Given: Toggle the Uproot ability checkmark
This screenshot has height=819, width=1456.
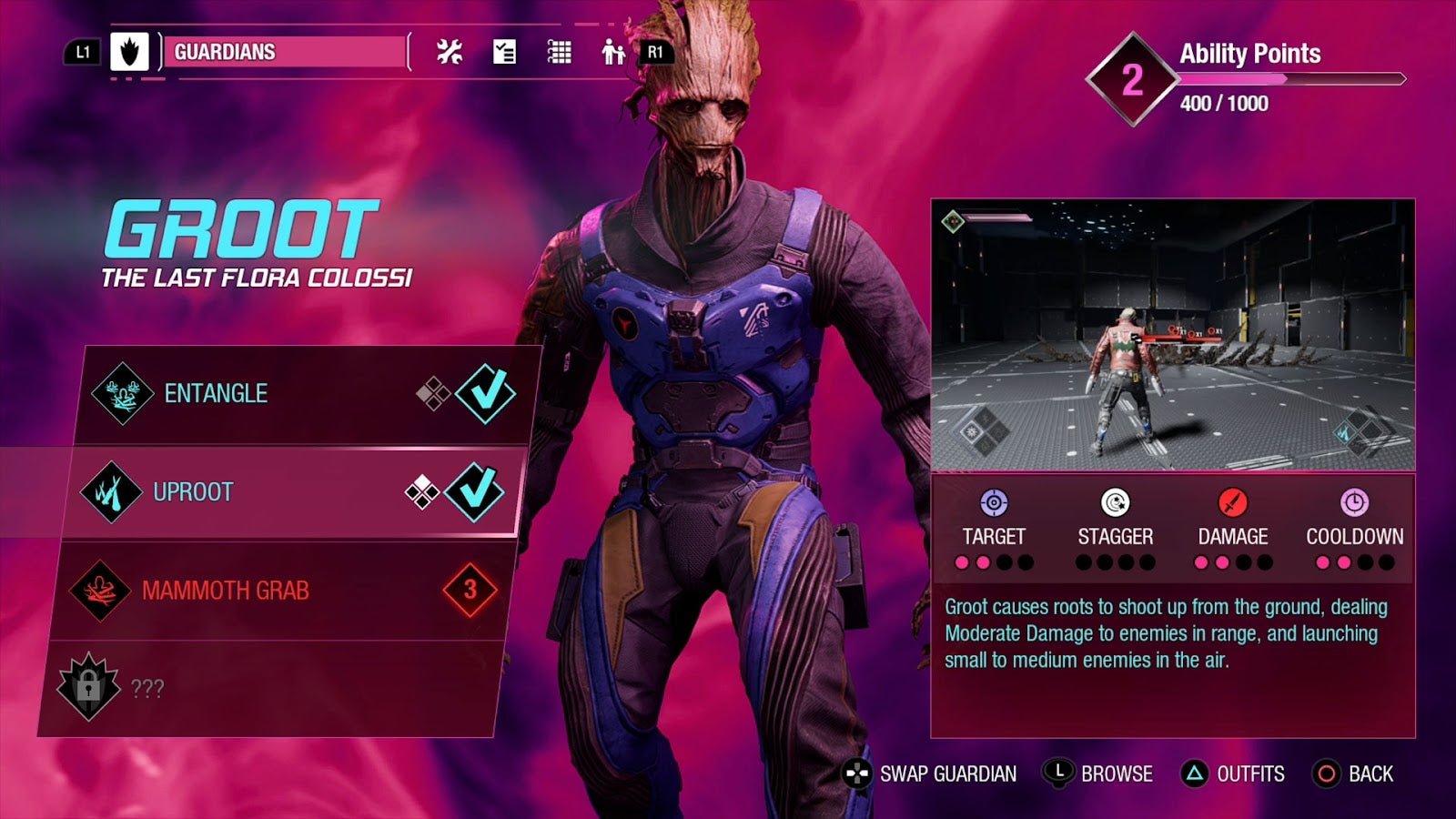Looking at the screenshot, I should [x=474, y=492].
